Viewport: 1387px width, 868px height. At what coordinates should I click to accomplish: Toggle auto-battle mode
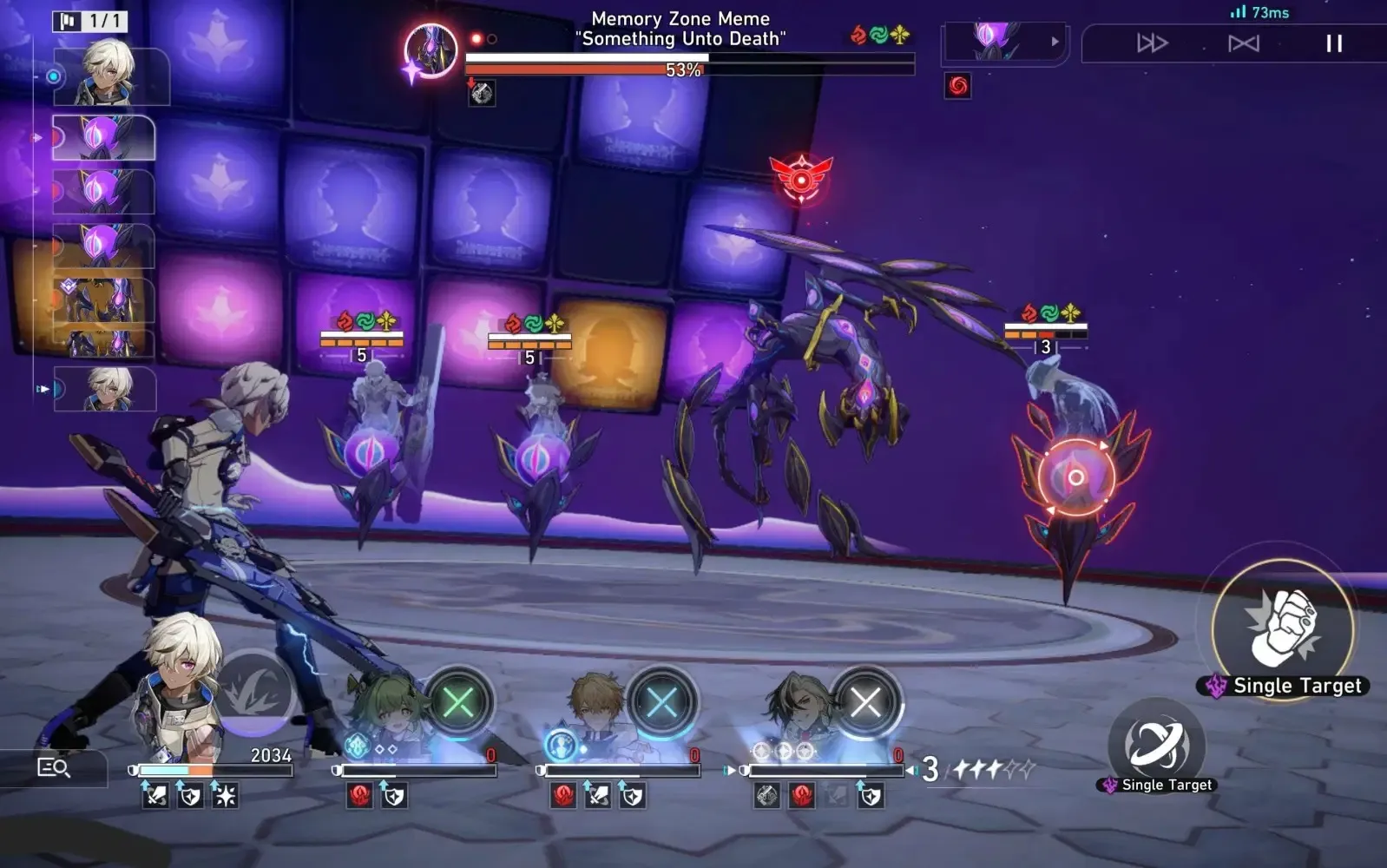[x=1243, y=43]
